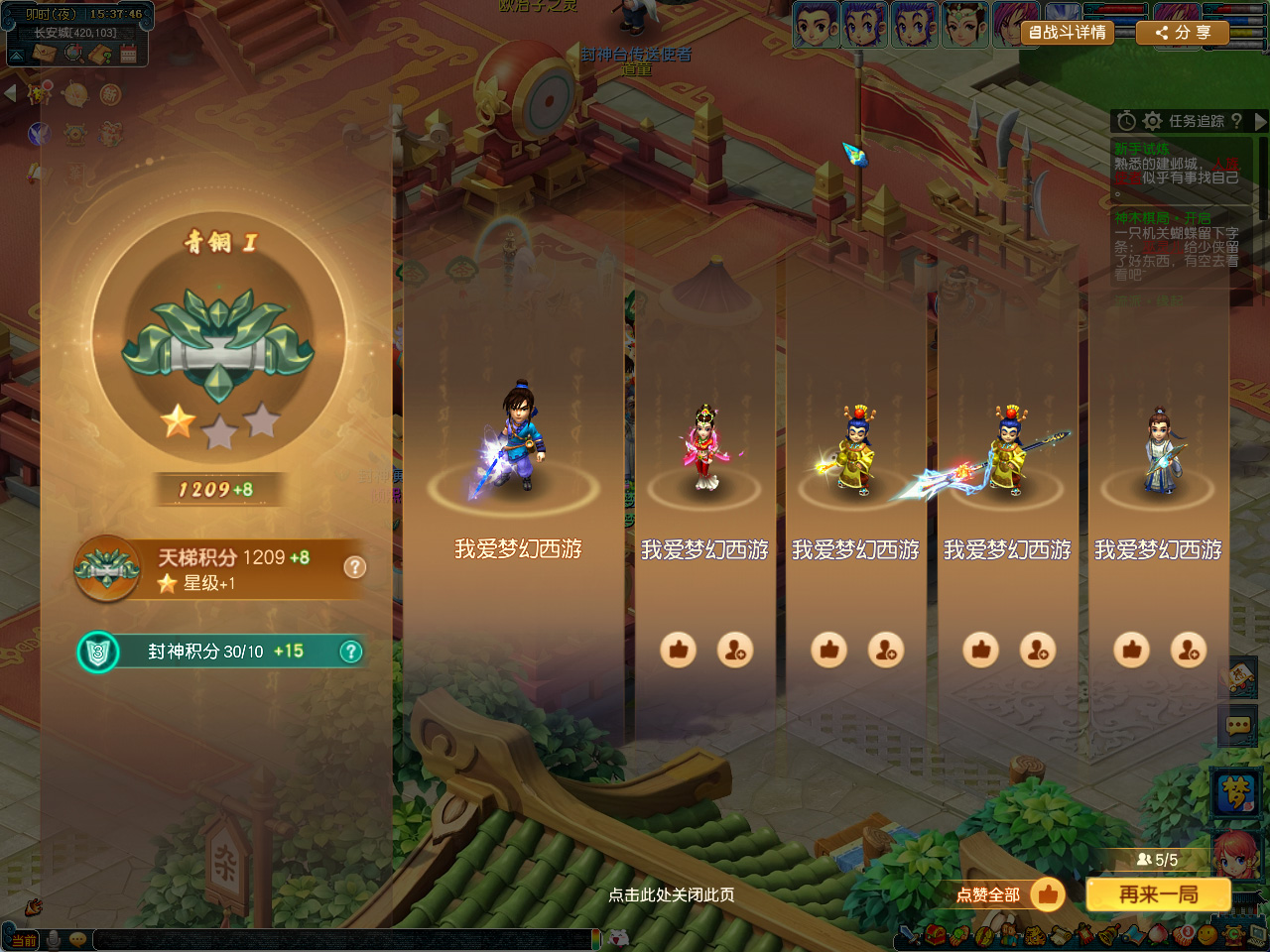The height and width of the screenshot is (952, 1270).
Task: Like all teammates with 点赞全部
Action: coord(1008,894)
